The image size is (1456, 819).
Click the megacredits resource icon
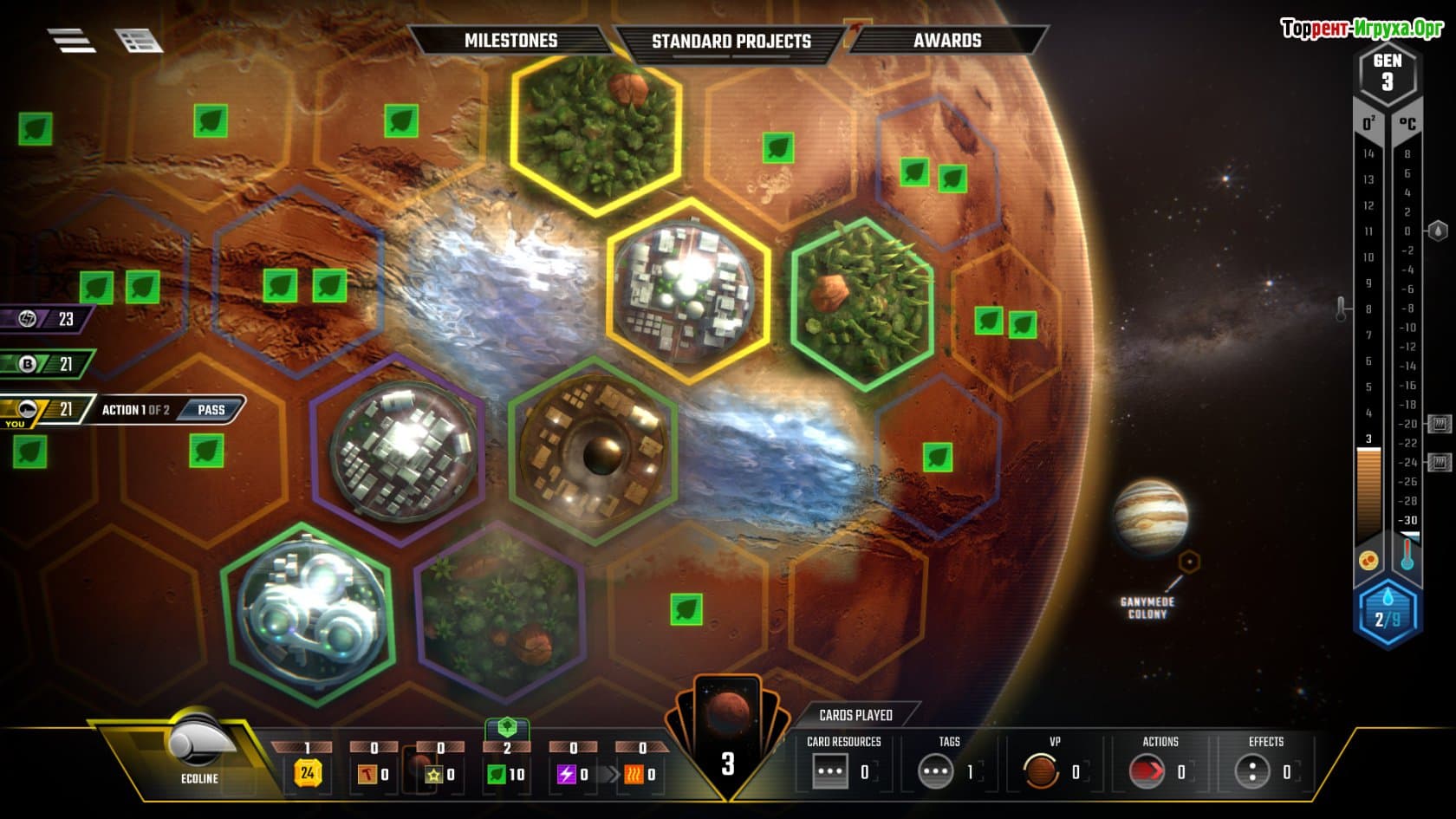tap(307, 772)
